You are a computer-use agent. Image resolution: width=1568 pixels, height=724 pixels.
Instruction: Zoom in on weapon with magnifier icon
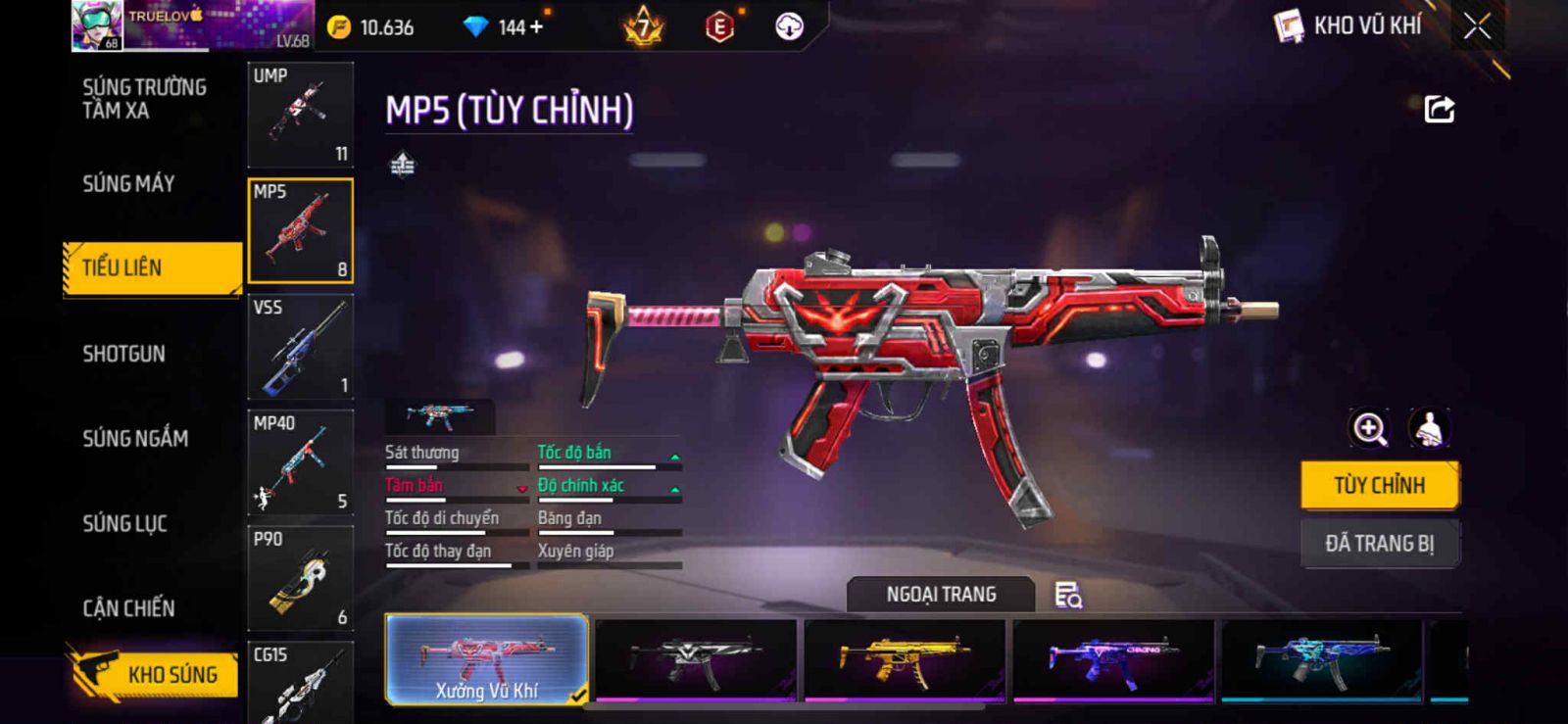(1369, 428)
